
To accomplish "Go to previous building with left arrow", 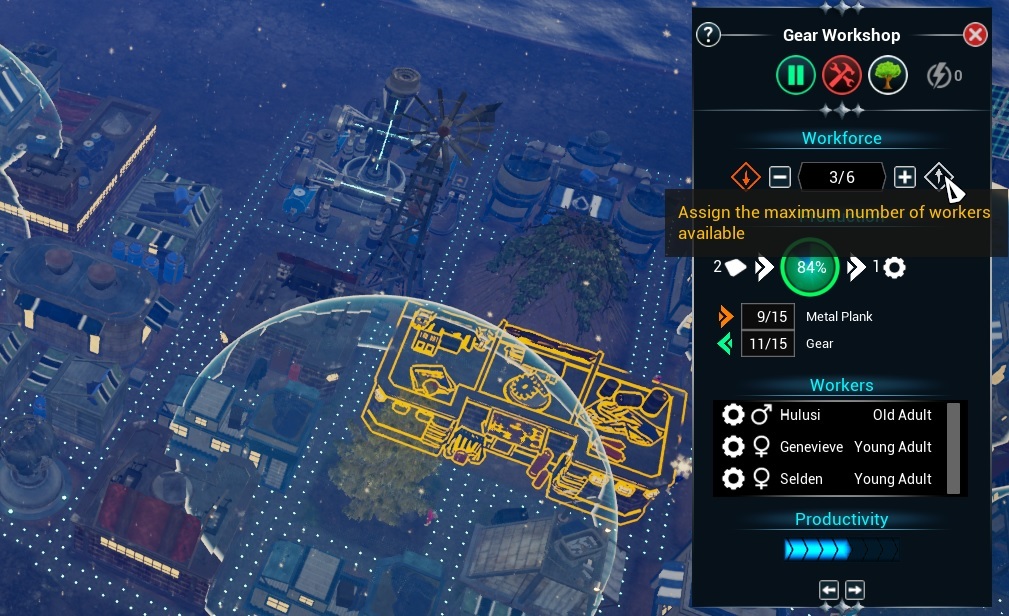I will coord(829,590).
